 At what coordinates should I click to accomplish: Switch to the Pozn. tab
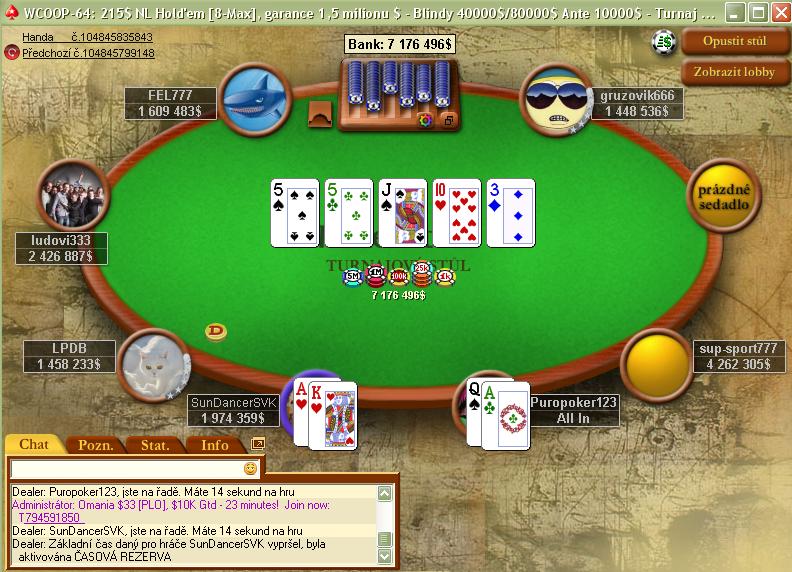[x=95, y=445]
